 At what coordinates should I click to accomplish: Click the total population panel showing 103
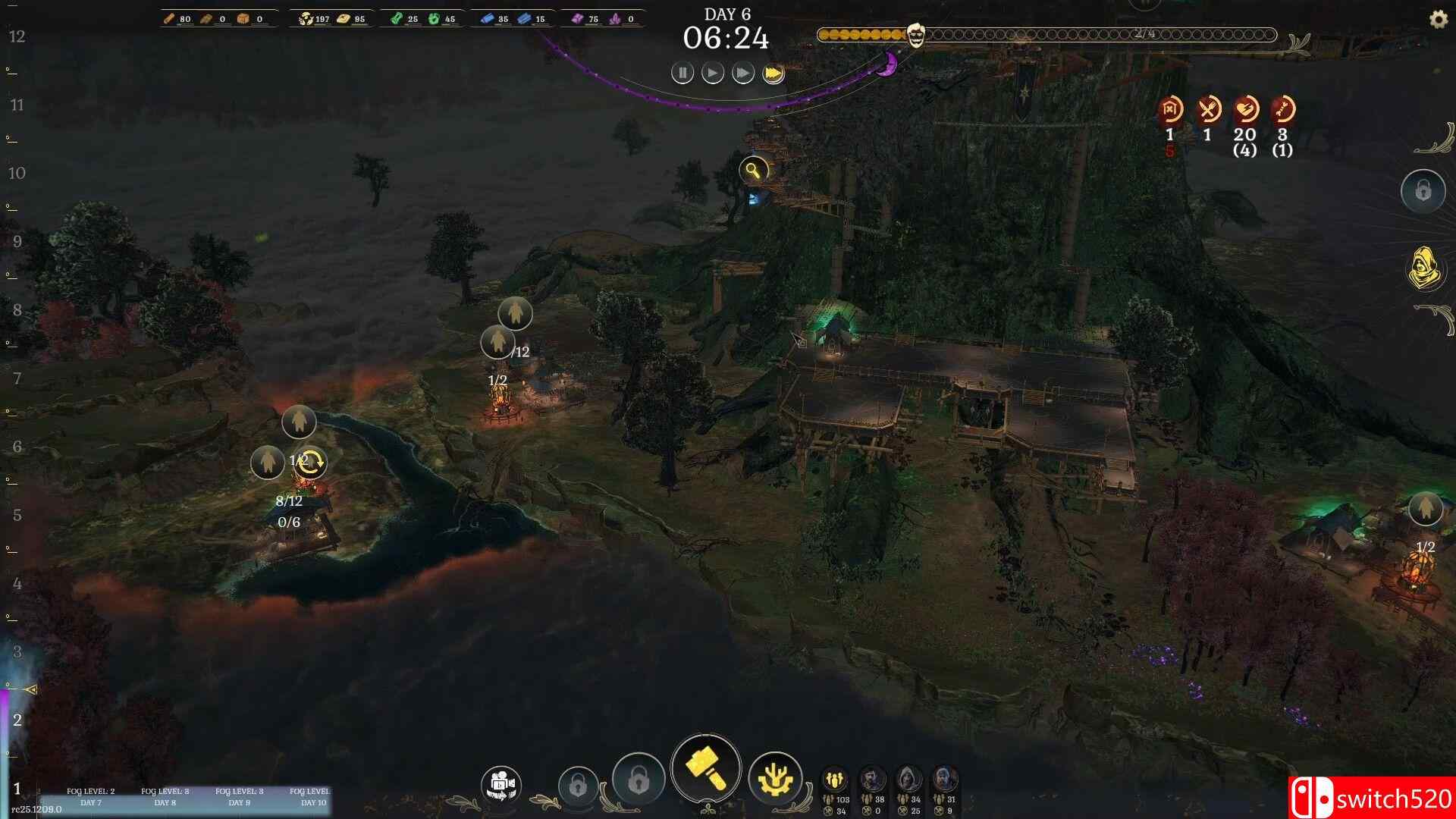(x=833, y=789)
